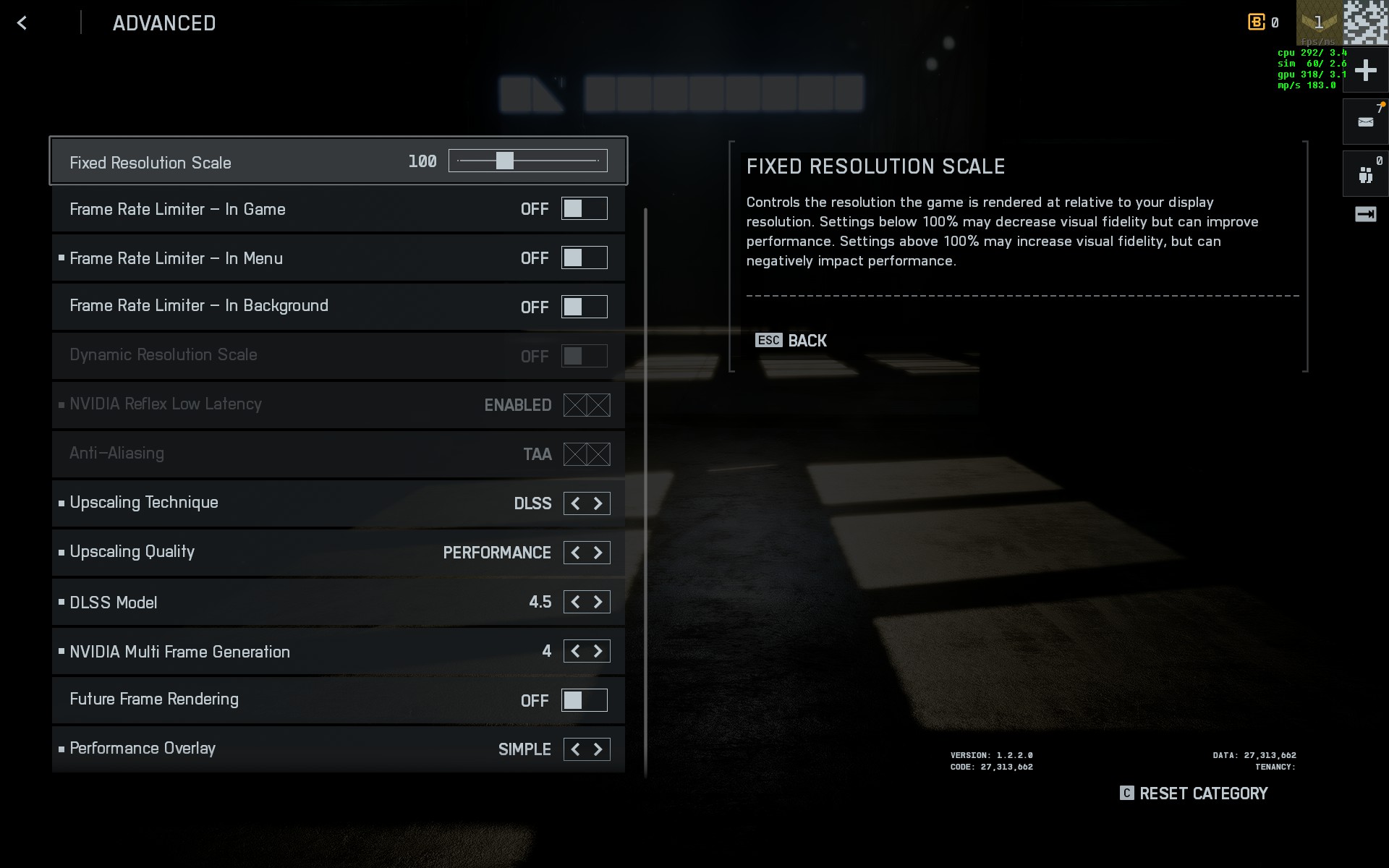
Task: Choose the next Upscaling Quality option
Action: click(x=598, y=553)
